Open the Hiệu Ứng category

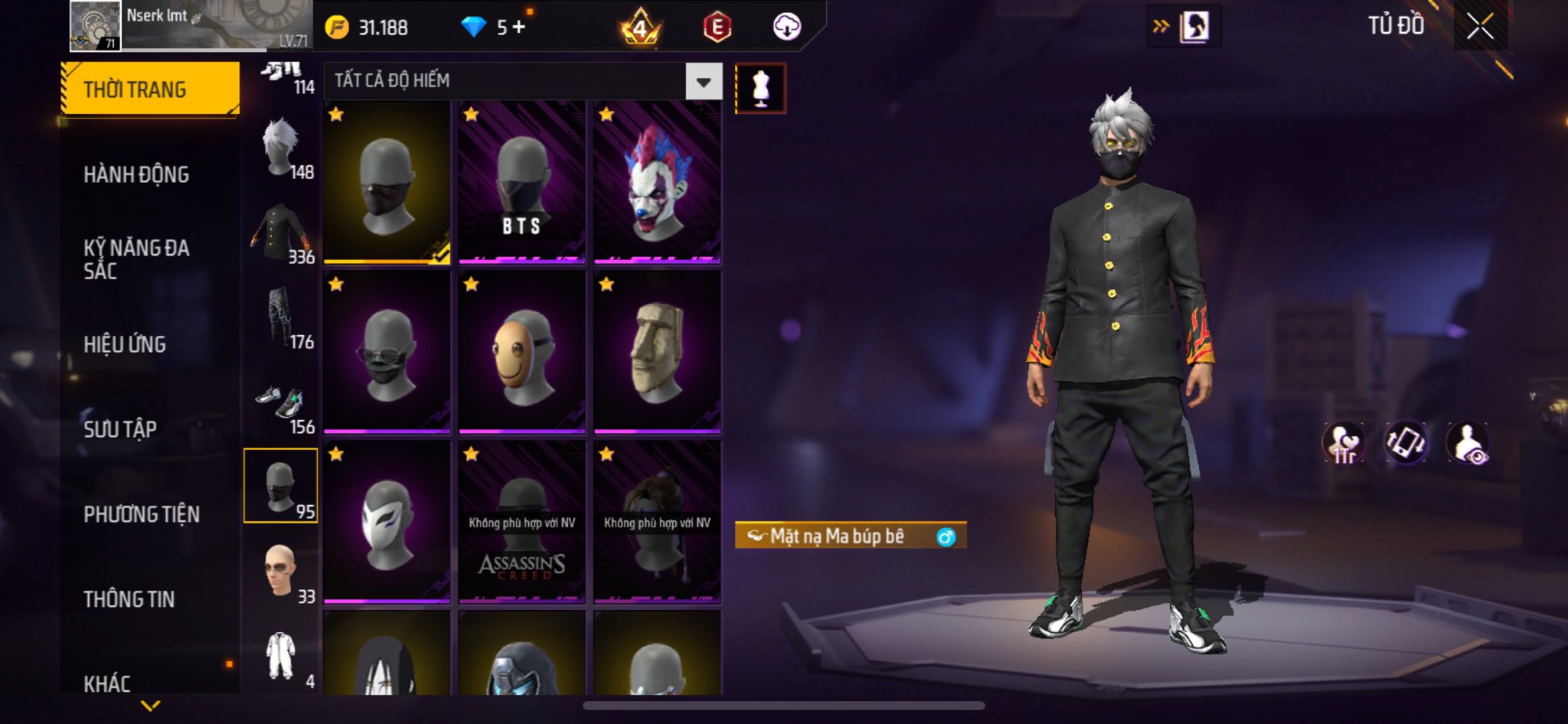tap(125, 344)
